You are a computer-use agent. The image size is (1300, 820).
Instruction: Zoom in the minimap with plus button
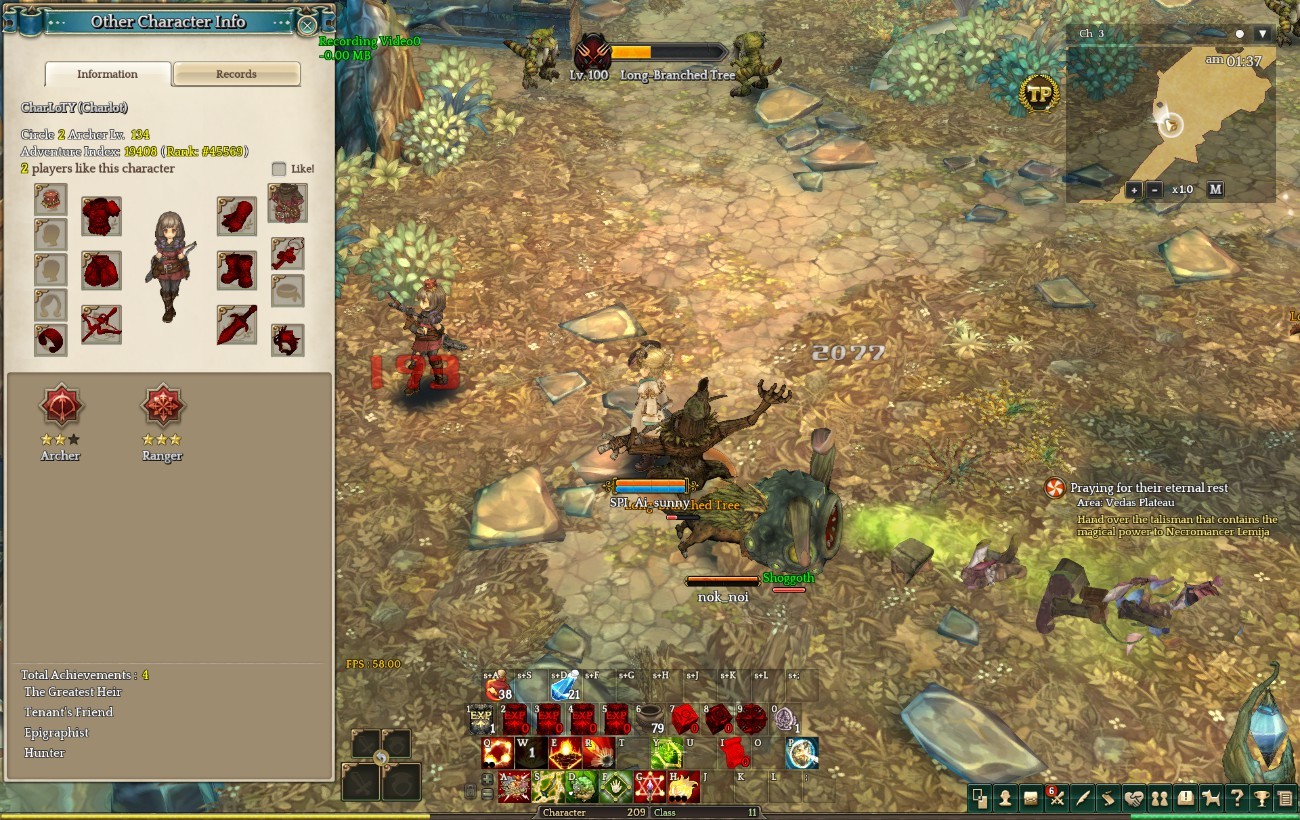[x=1134, y=190]
